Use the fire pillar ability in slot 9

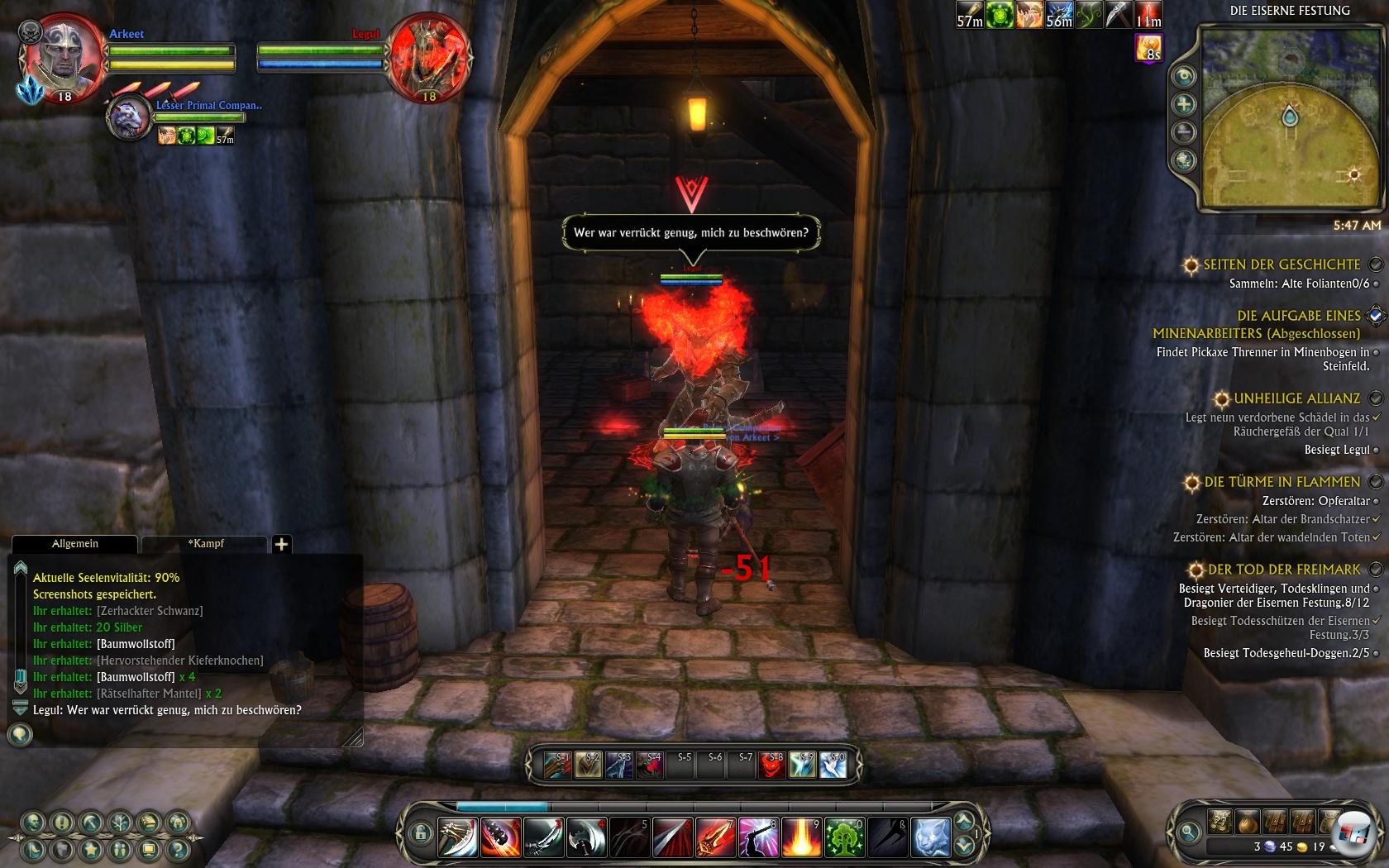coord(801,837)
